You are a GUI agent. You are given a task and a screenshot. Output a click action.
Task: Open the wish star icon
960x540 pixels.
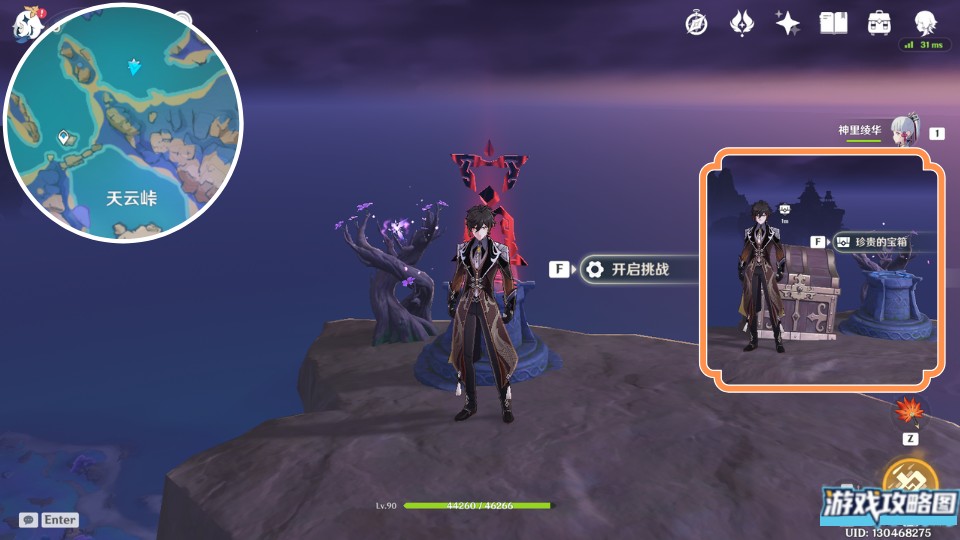coord(787,23)
